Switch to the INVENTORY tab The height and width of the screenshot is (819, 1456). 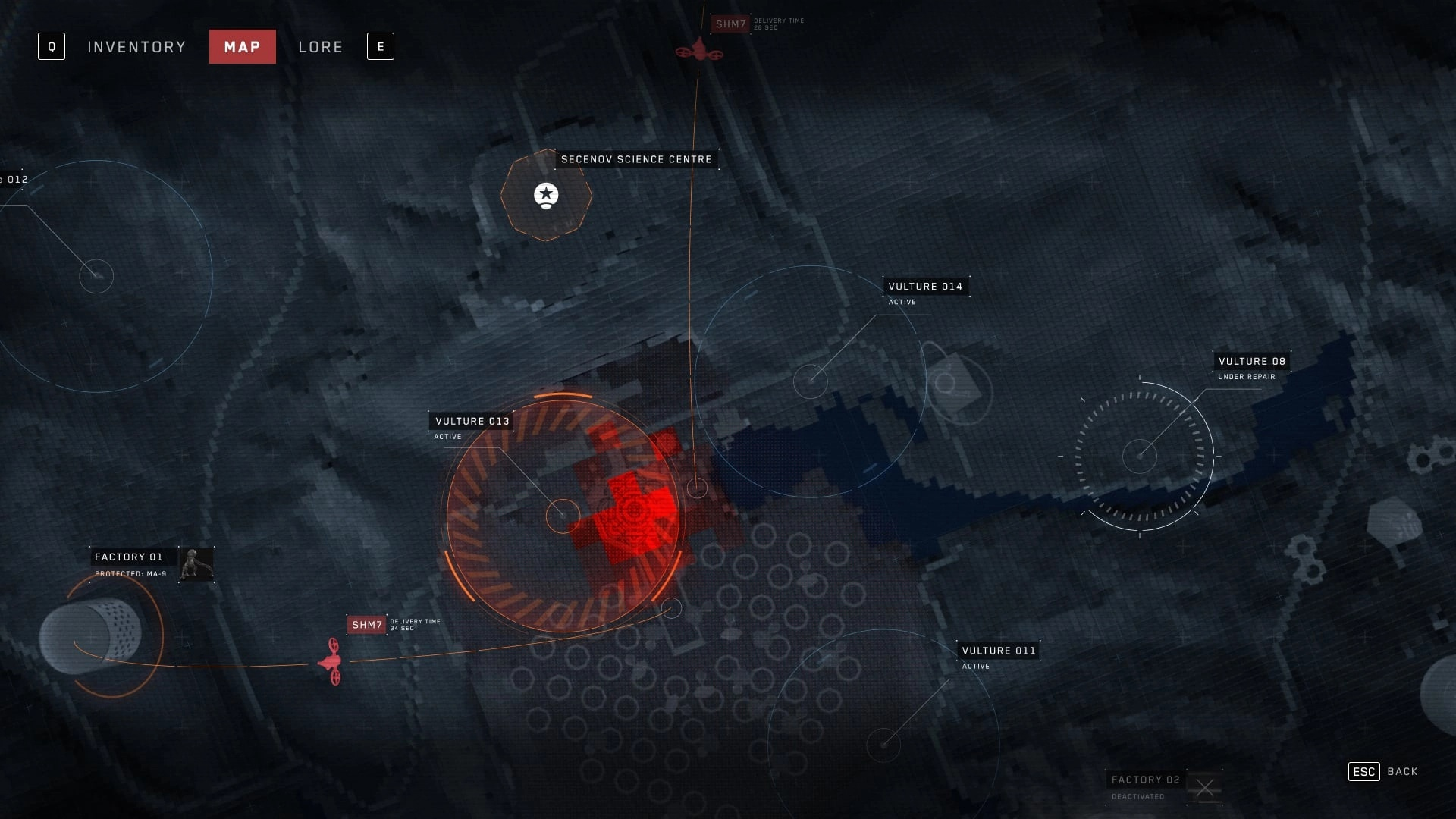(x=136, y=46)
